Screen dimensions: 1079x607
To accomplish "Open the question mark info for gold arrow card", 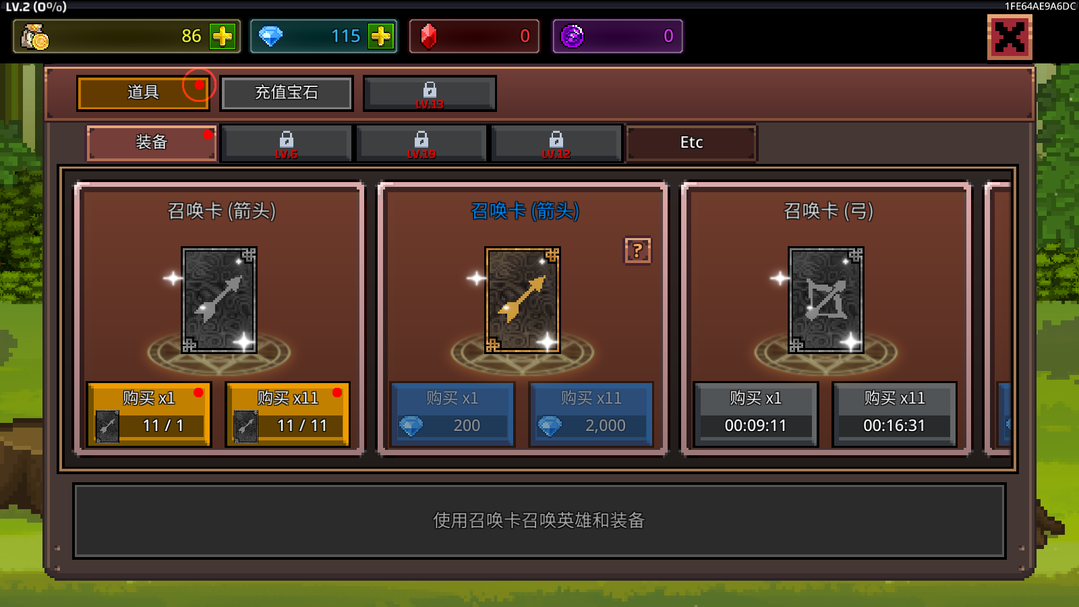I will [637, 251].
